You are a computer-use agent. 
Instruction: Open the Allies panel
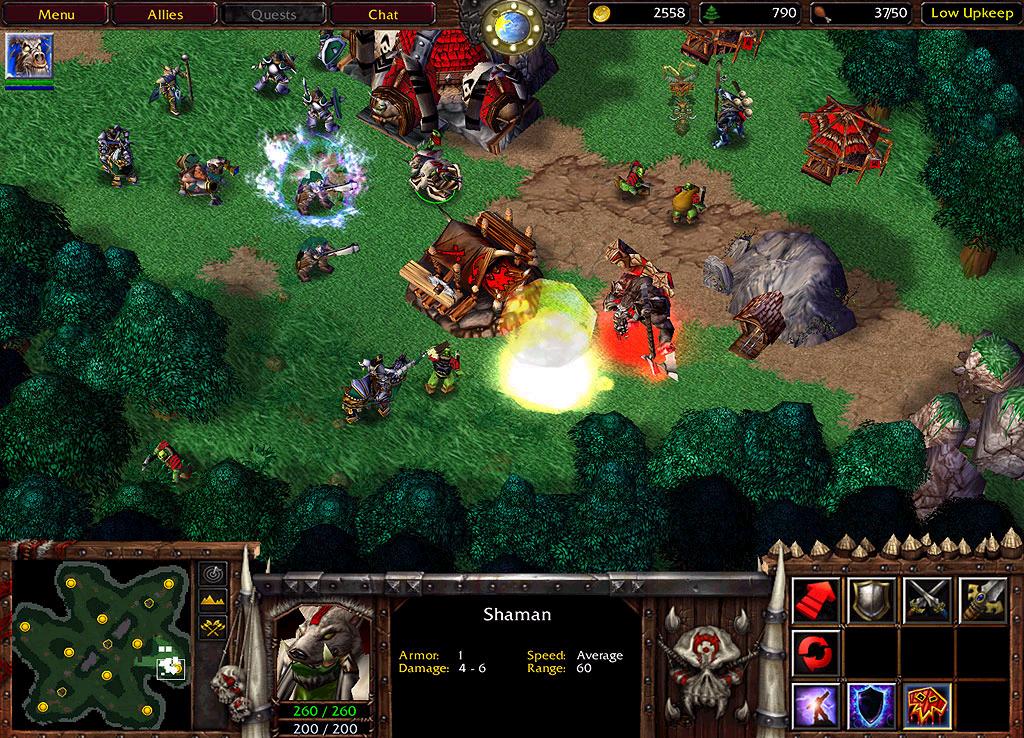(165, 14)
